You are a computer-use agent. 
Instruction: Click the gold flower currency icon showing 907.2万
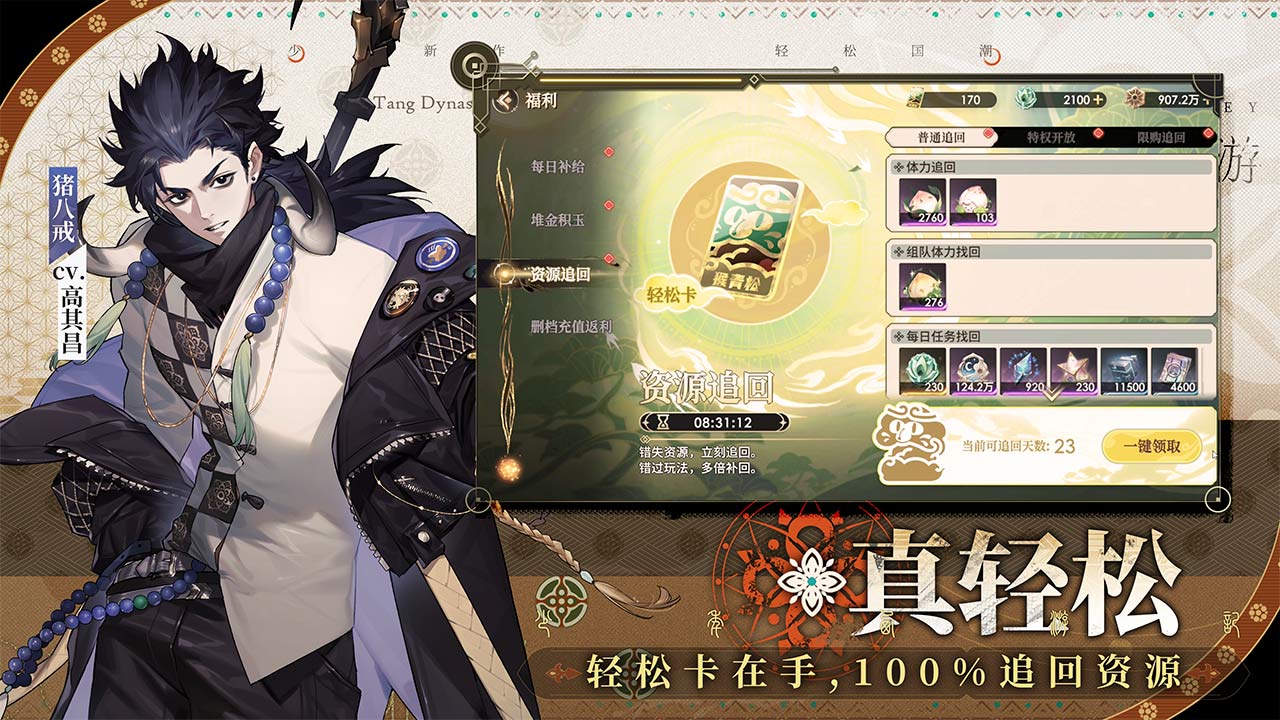coord(1133,99)
